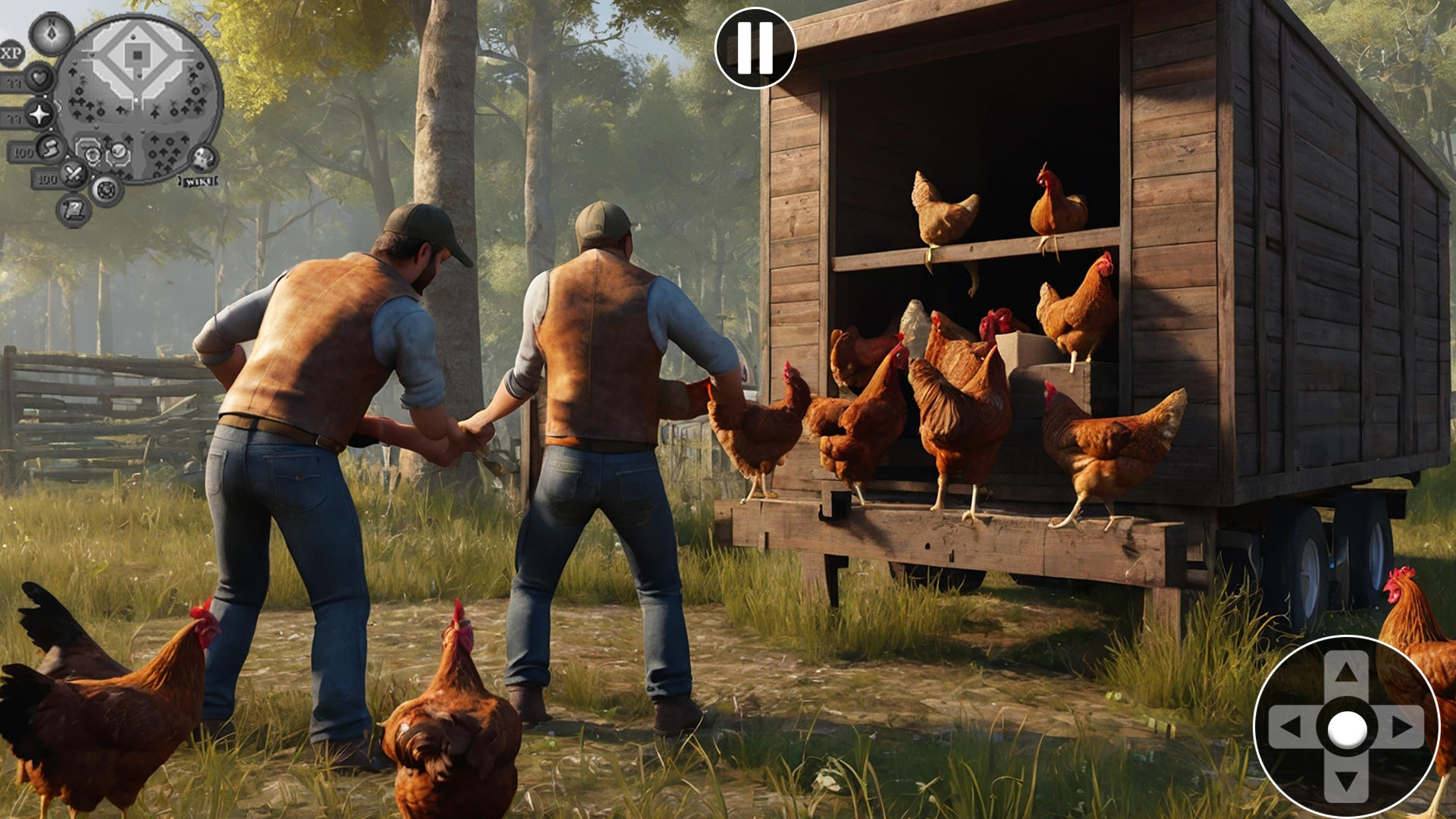Click the skull Wiki icon beside the minimap
This screenshot has height=819, width=1456.
(x=203, y=159)
